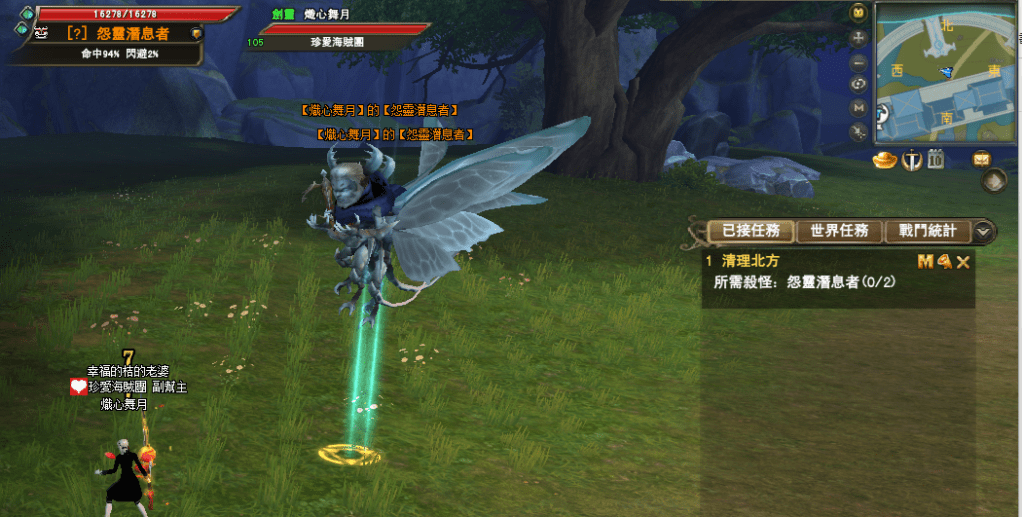
Task: Remove the 清理北方 quest with the X
Action: pyautogui.click(x=963, y=262)
